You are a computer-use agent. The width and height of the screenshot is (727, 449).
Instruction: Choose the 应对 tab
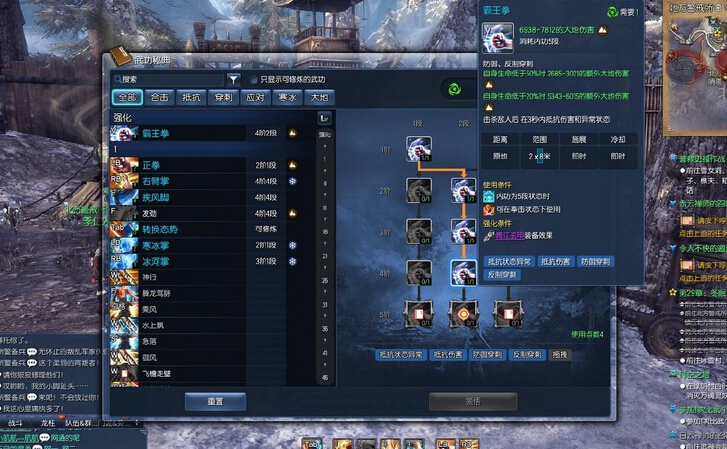click(254, 97)
